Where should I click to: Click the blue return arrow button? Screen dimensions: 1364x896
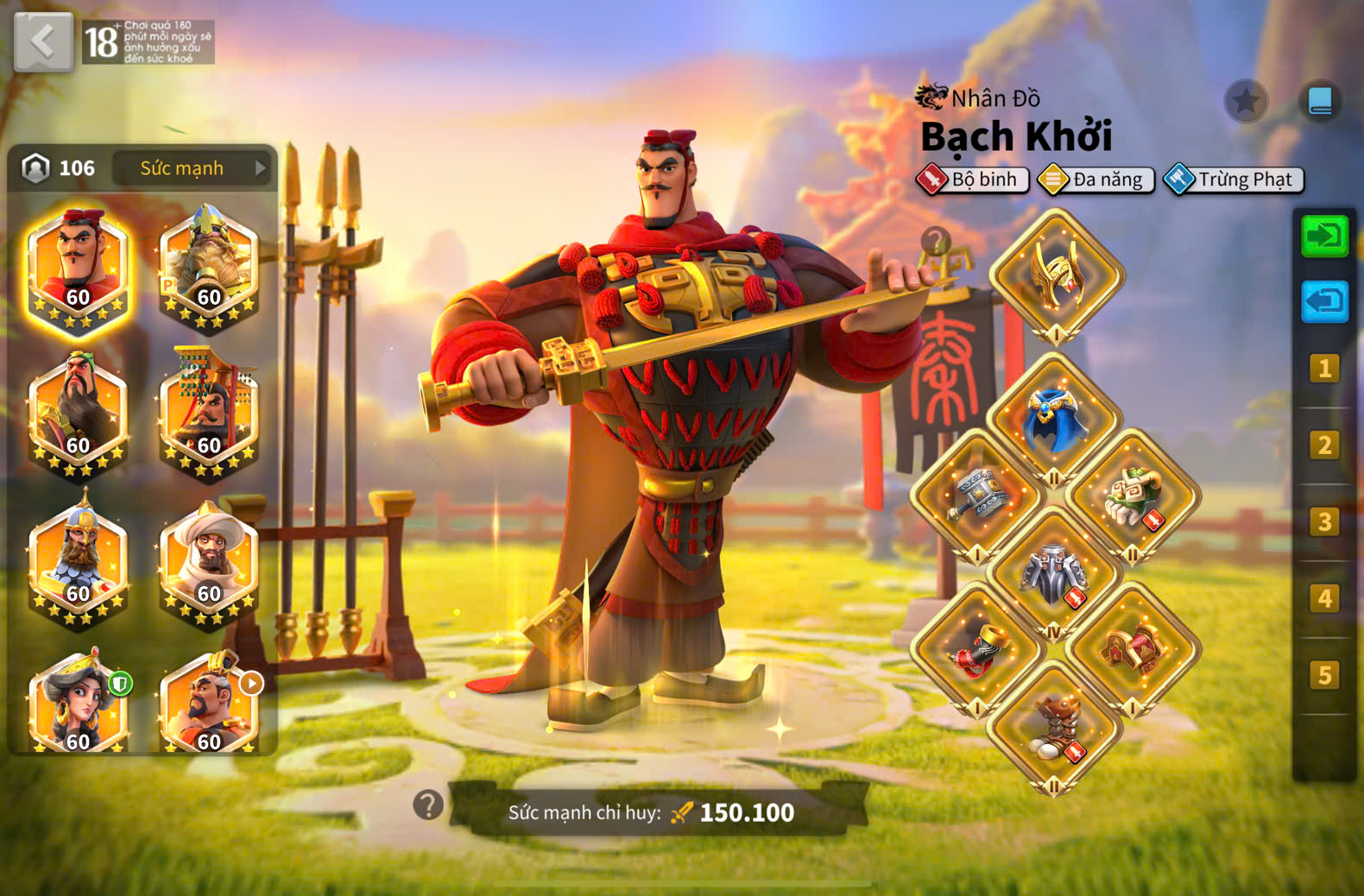[1324, 301]
